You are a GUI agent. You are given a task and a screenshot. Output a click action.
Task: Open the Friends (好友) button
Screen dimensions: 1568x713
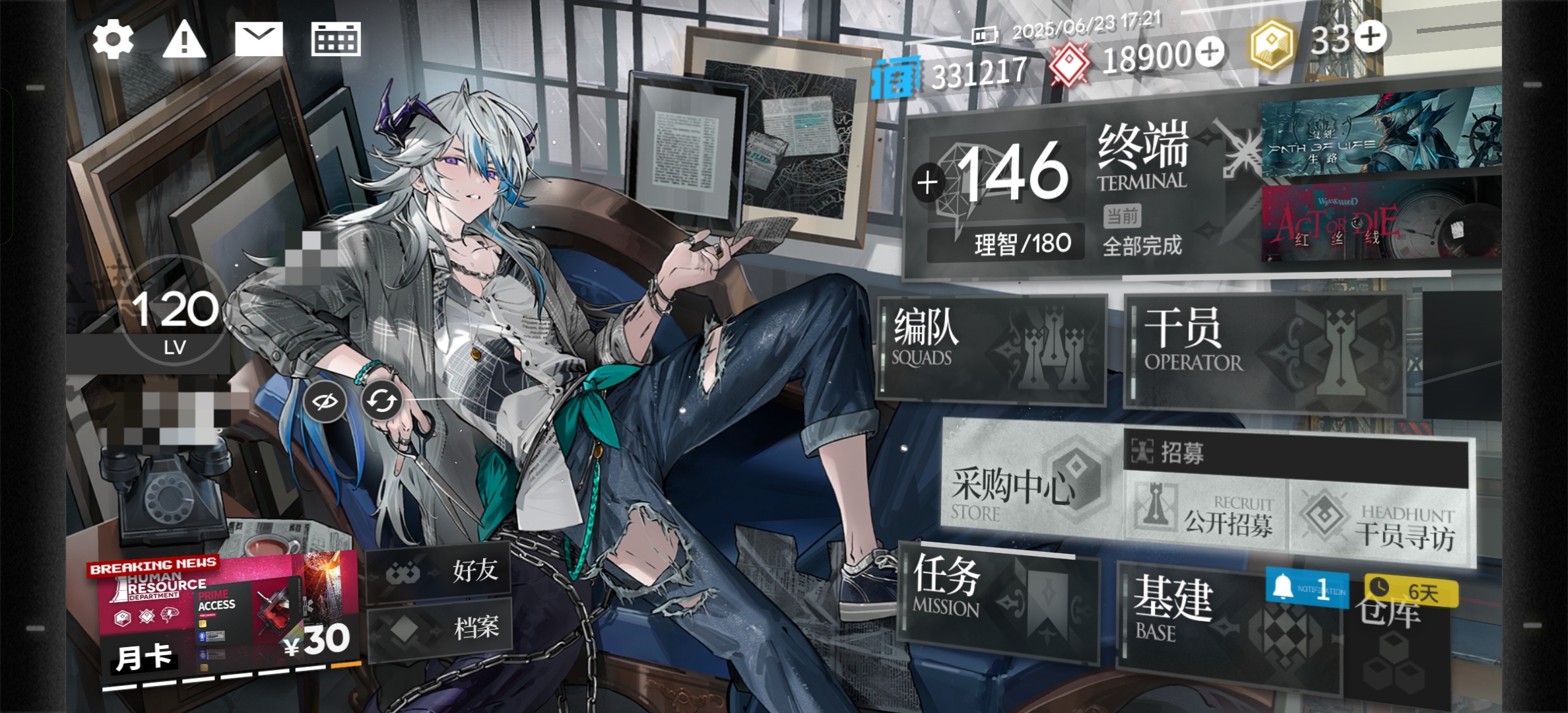[x=440, y=570]
